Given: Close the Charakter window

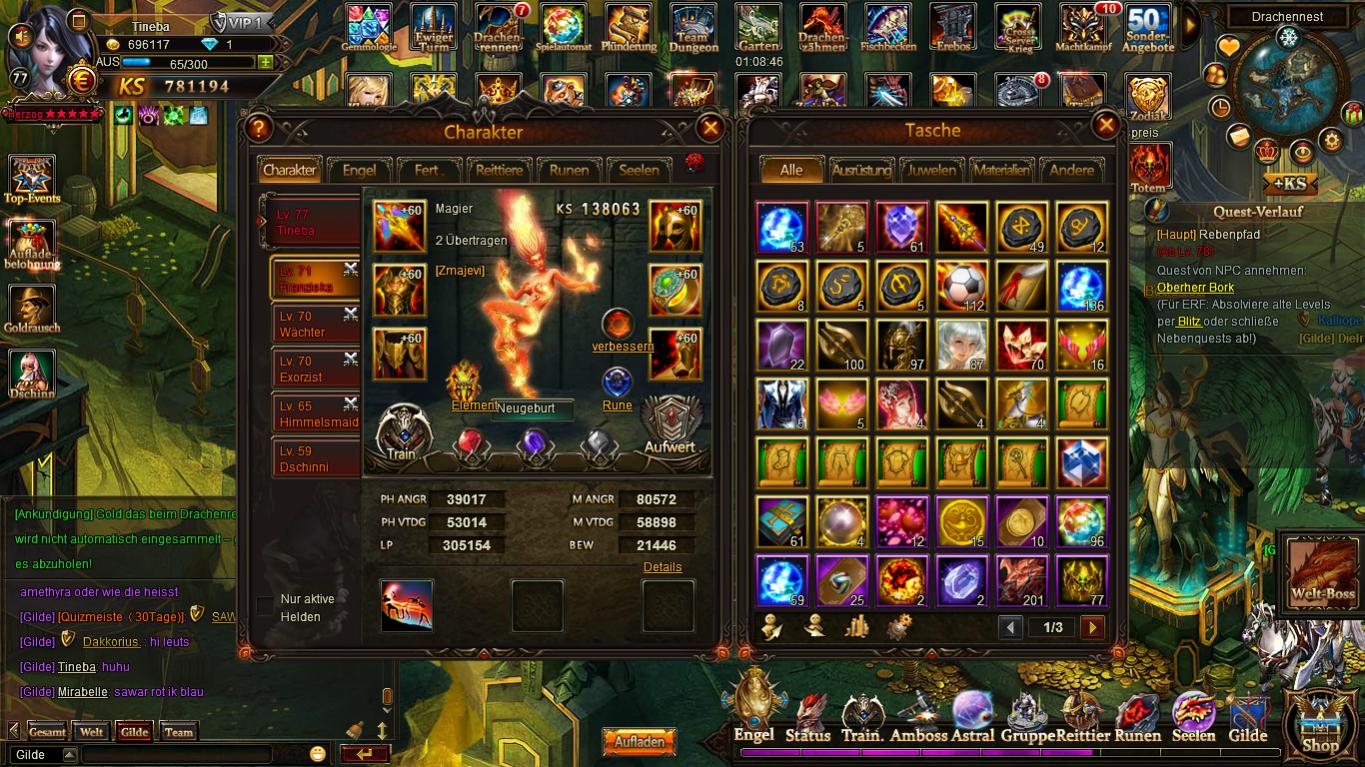Looking at the screenshot, I should pos(710,128).
